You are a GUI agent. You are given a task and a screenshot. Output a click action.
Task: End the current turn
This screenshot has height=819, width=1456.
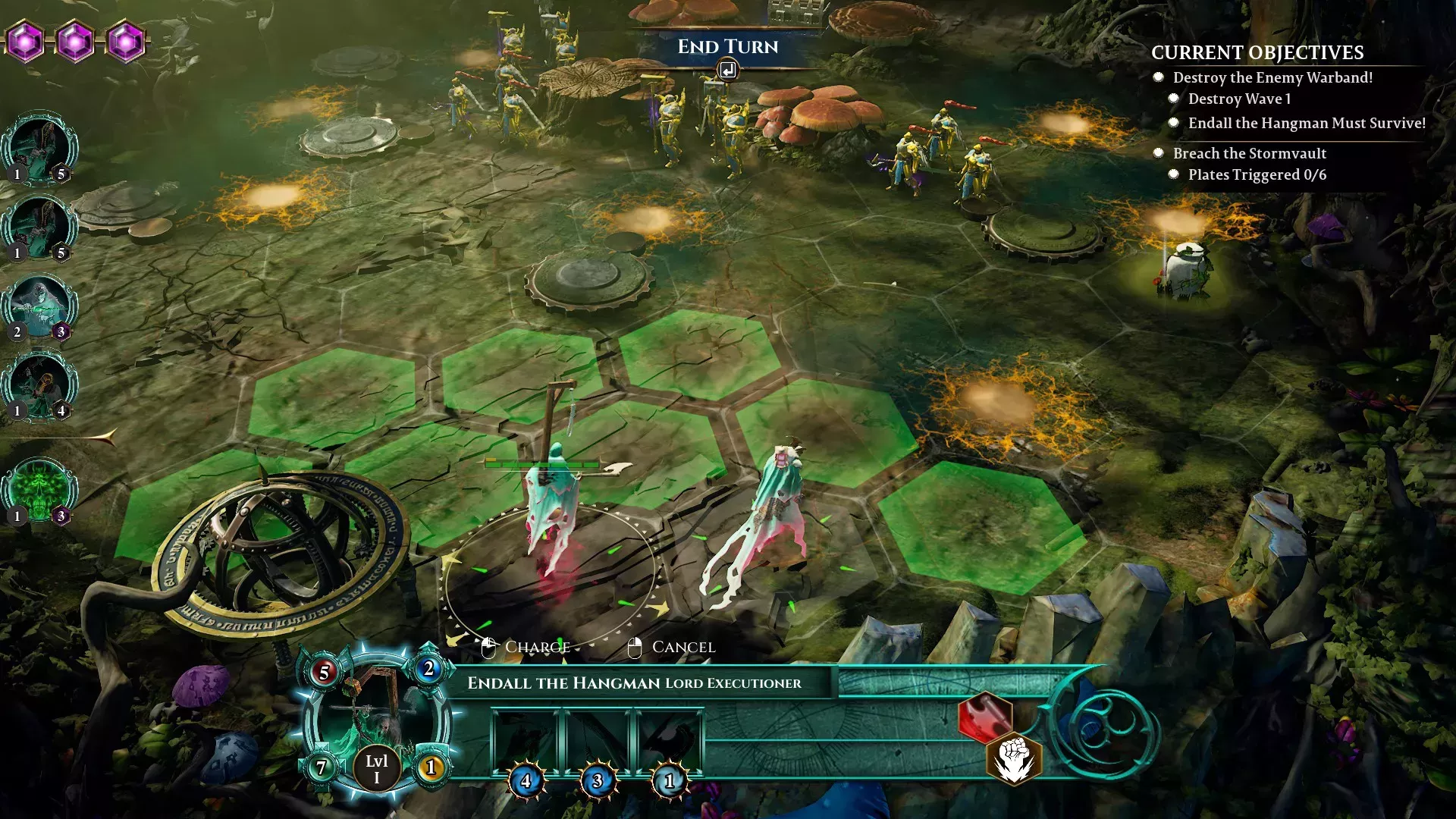pyautogui.click(x=727, y=47)
